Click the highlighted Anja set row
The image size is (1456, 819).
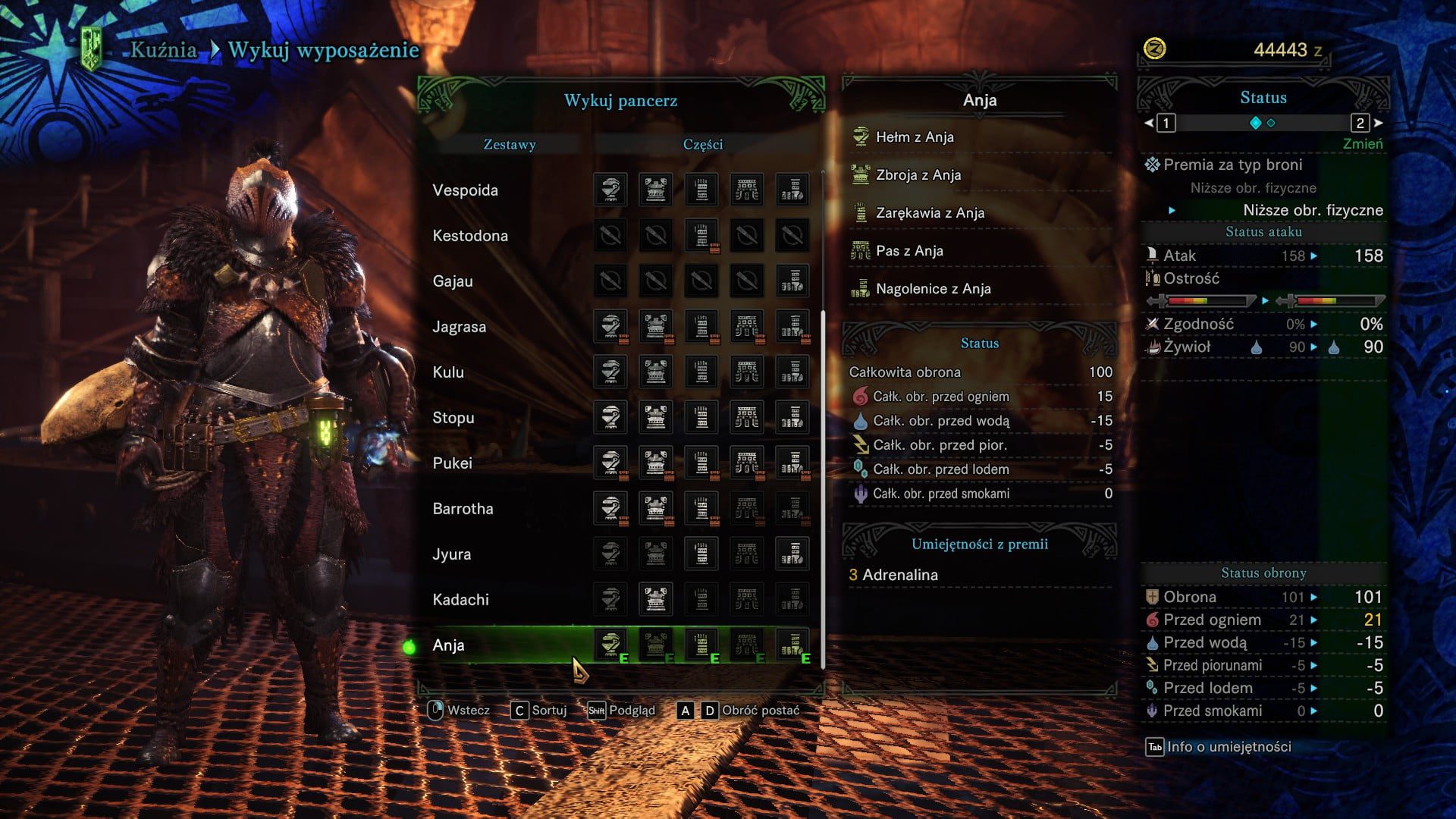coord(448,645)
